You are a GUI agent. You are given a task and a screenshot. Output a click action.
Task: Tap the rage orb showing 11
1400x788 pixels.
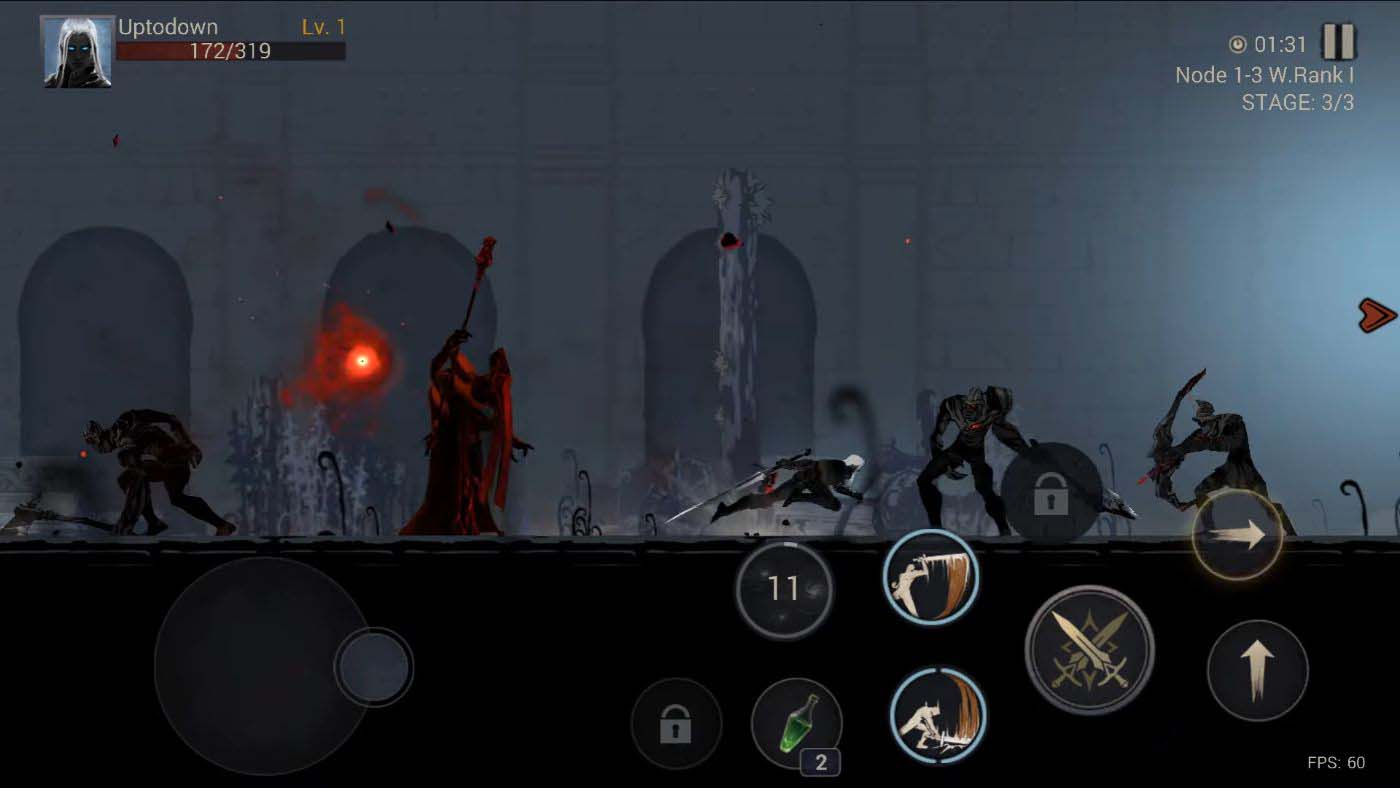click(x=786, y=590)
